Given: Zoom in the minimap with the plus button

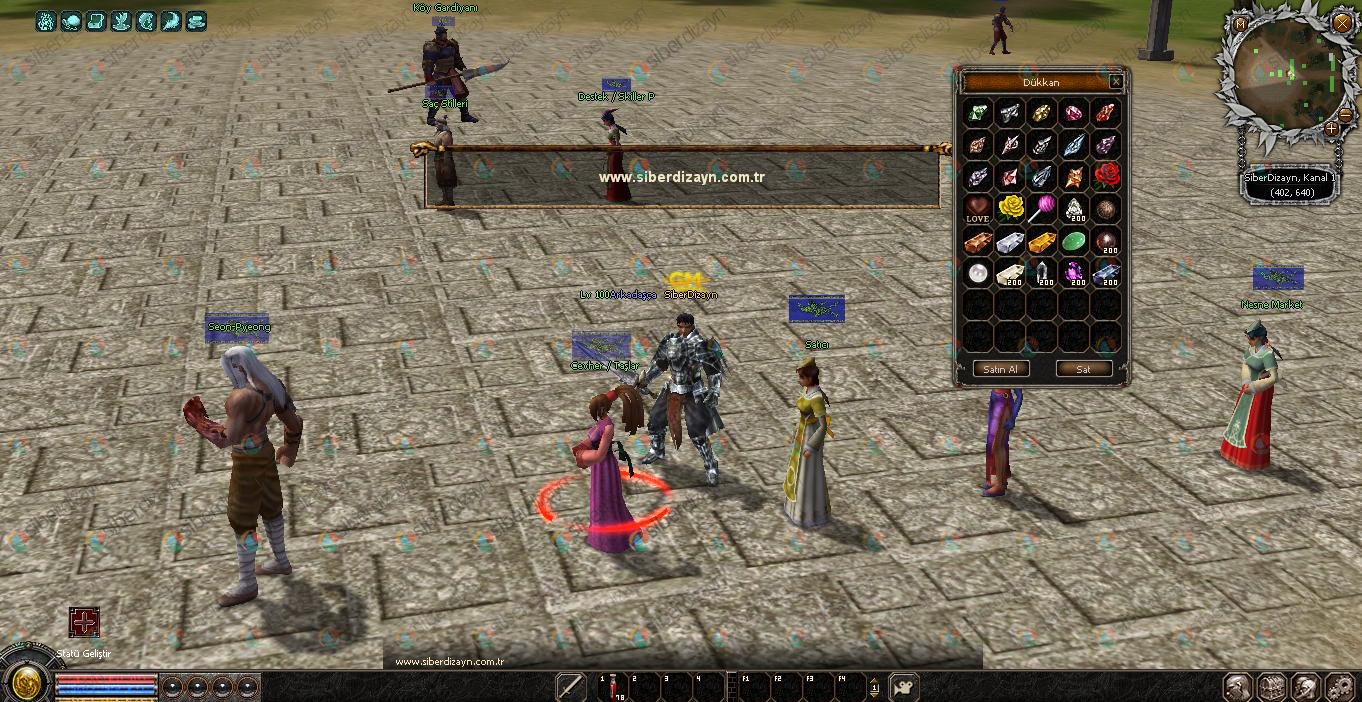Looking at the screenshot, I should click(1331, 128).
